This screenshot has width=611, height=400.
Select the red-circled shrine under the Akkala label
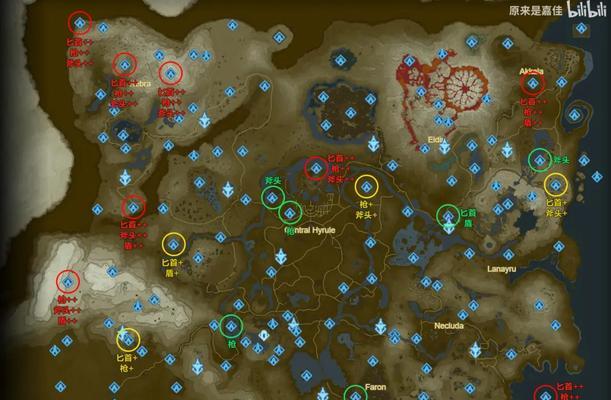532,85
